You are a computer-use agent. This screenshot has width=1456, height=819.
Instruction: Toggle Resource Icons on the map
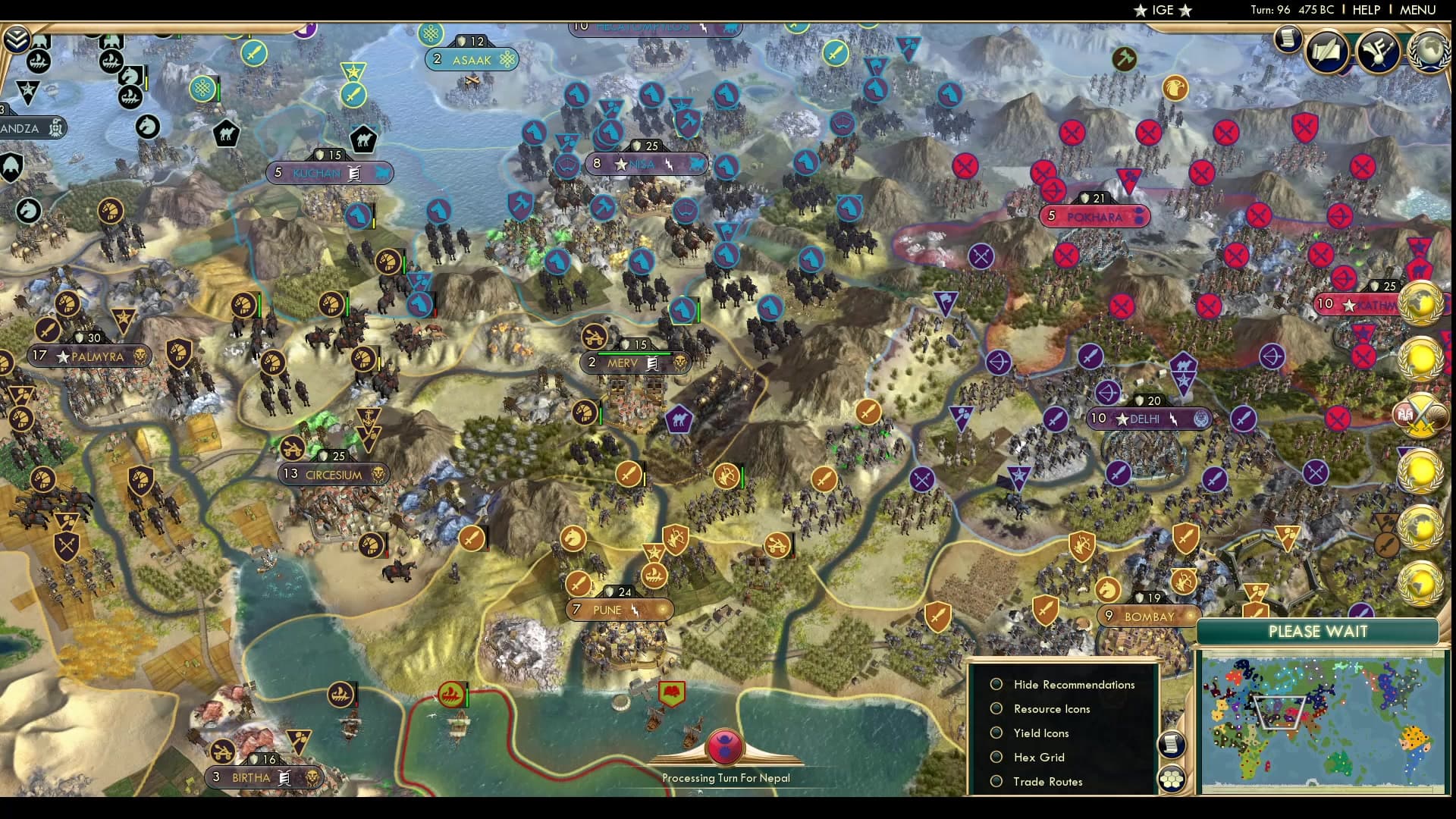click(996, 708)
